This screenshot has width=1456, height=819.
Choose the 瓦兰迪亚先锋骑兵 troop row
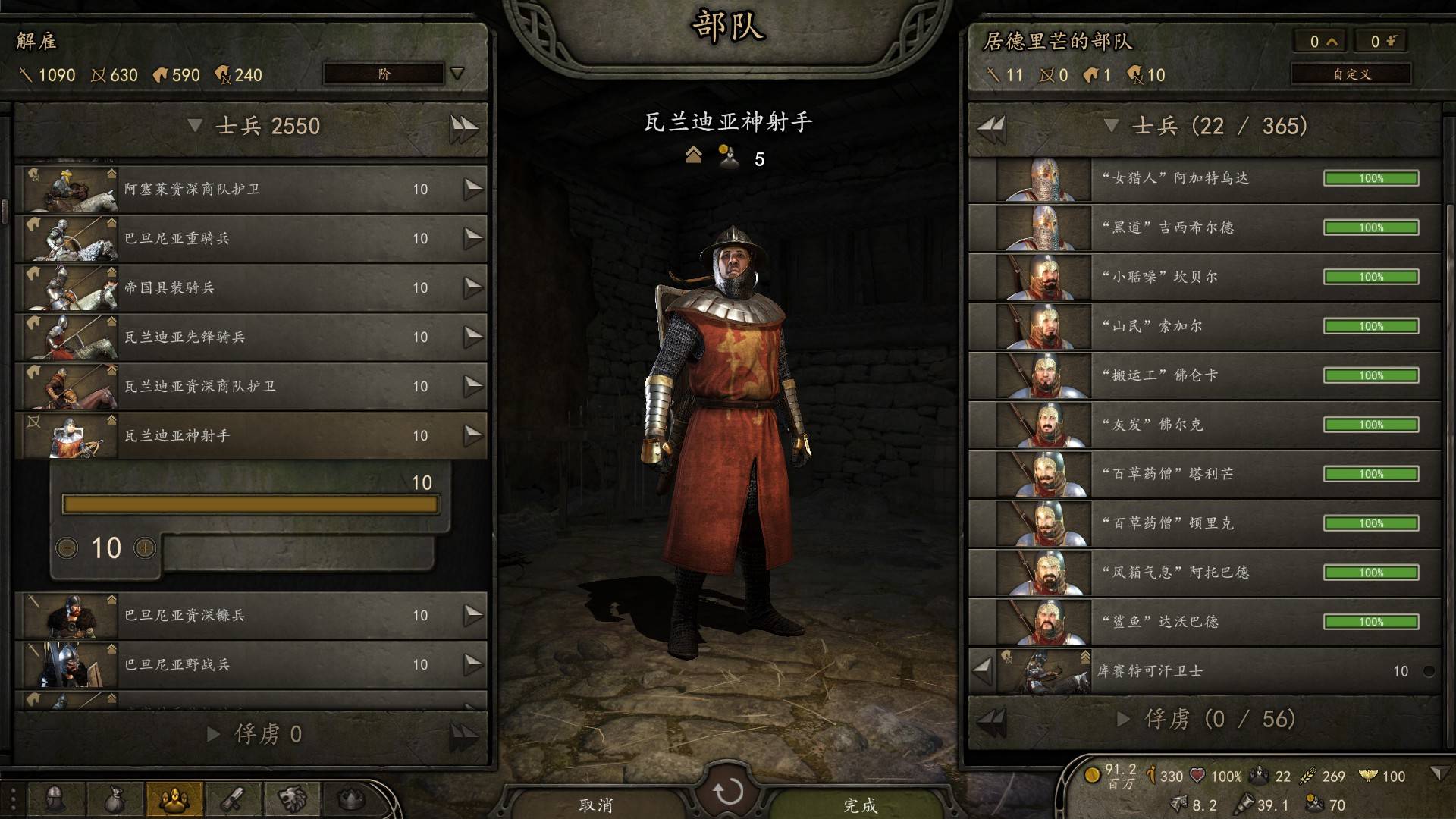250,337
